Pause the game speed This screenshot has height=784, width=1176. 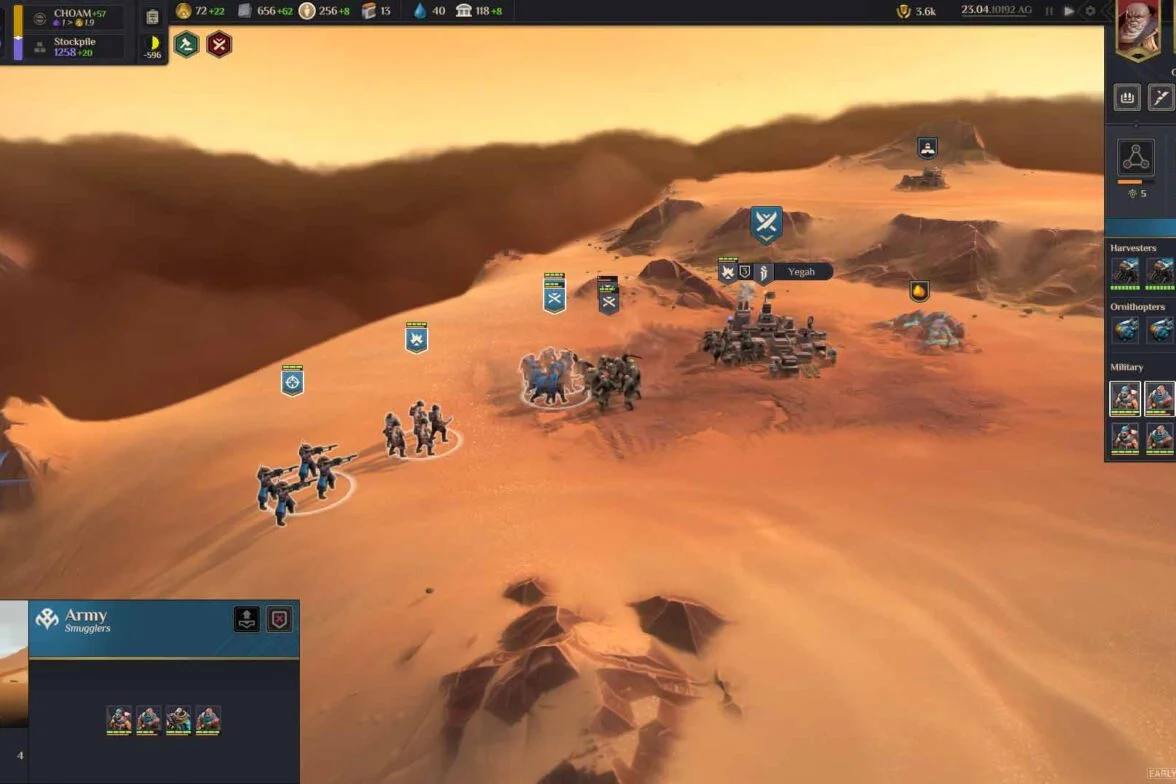pyautogui.click(x=1049, y=11)
